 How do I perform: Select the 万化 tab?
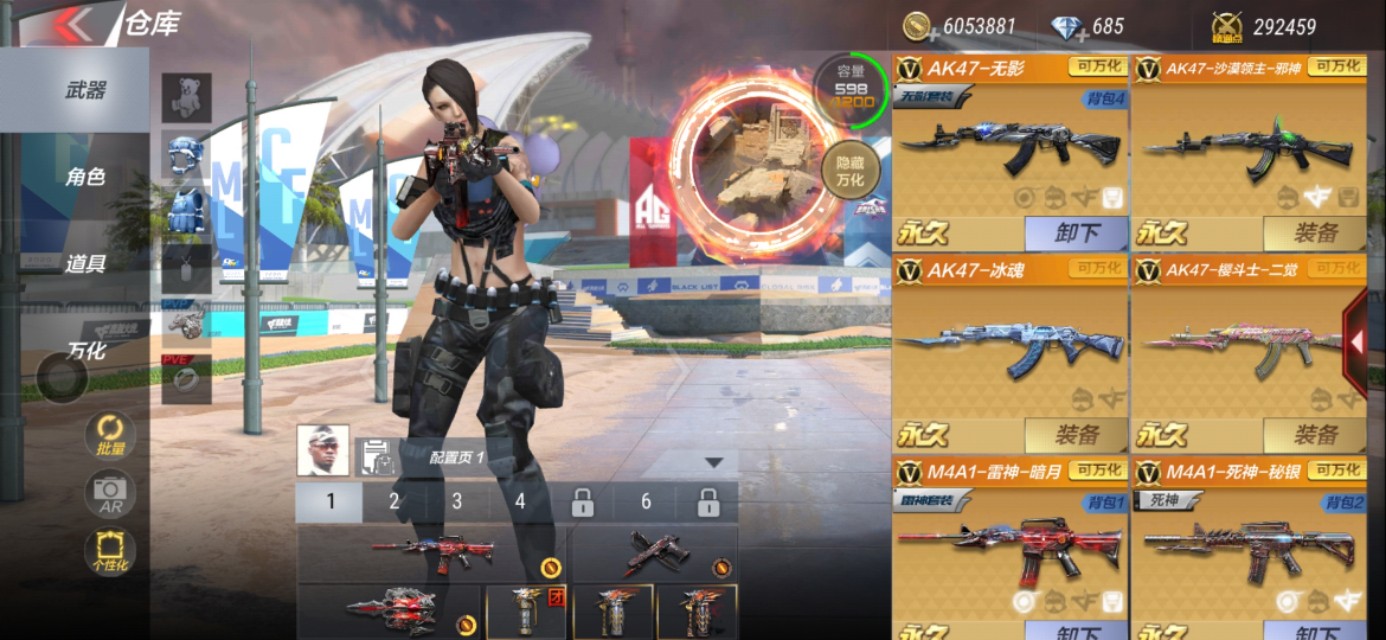tap(86, 351)
